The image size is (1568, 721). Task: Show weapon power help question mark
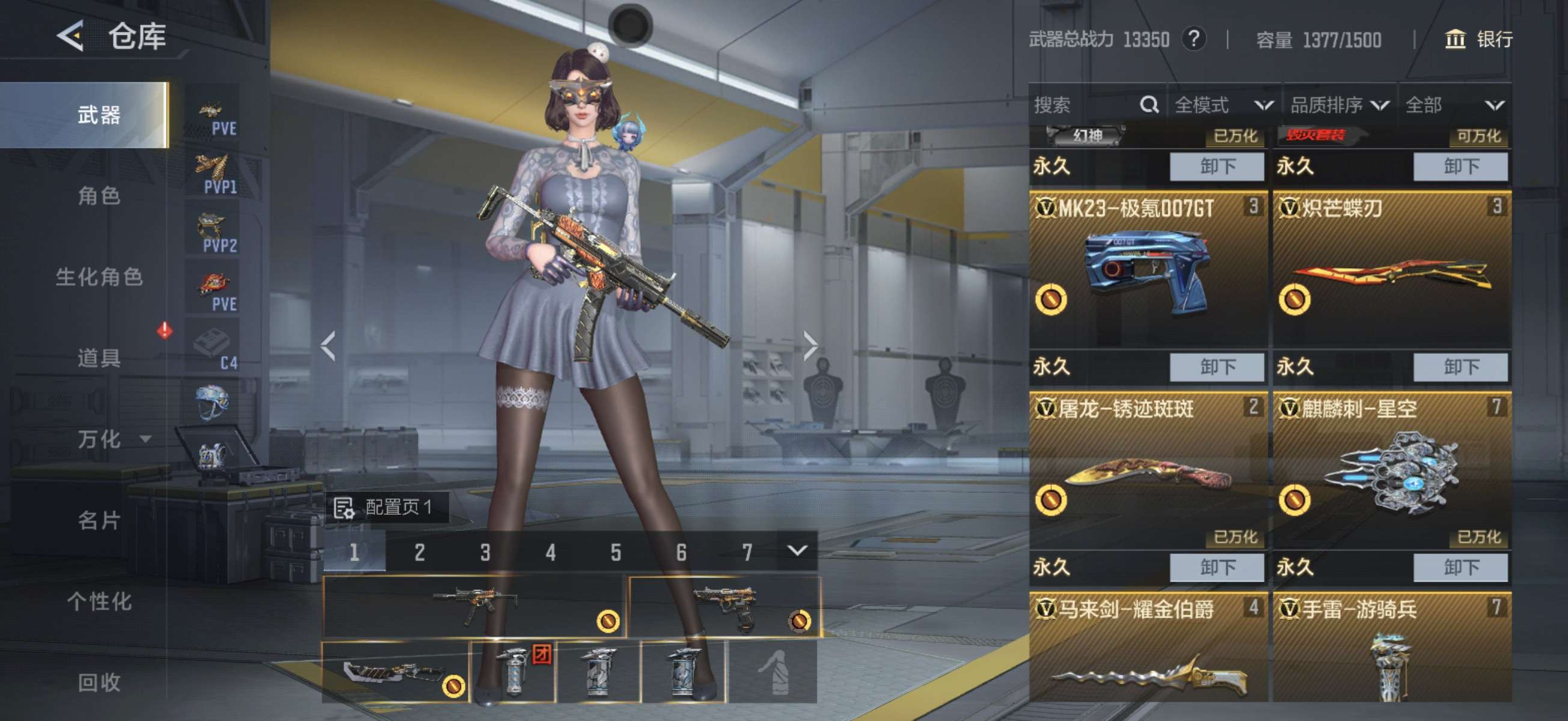(x=1193, y=40)
